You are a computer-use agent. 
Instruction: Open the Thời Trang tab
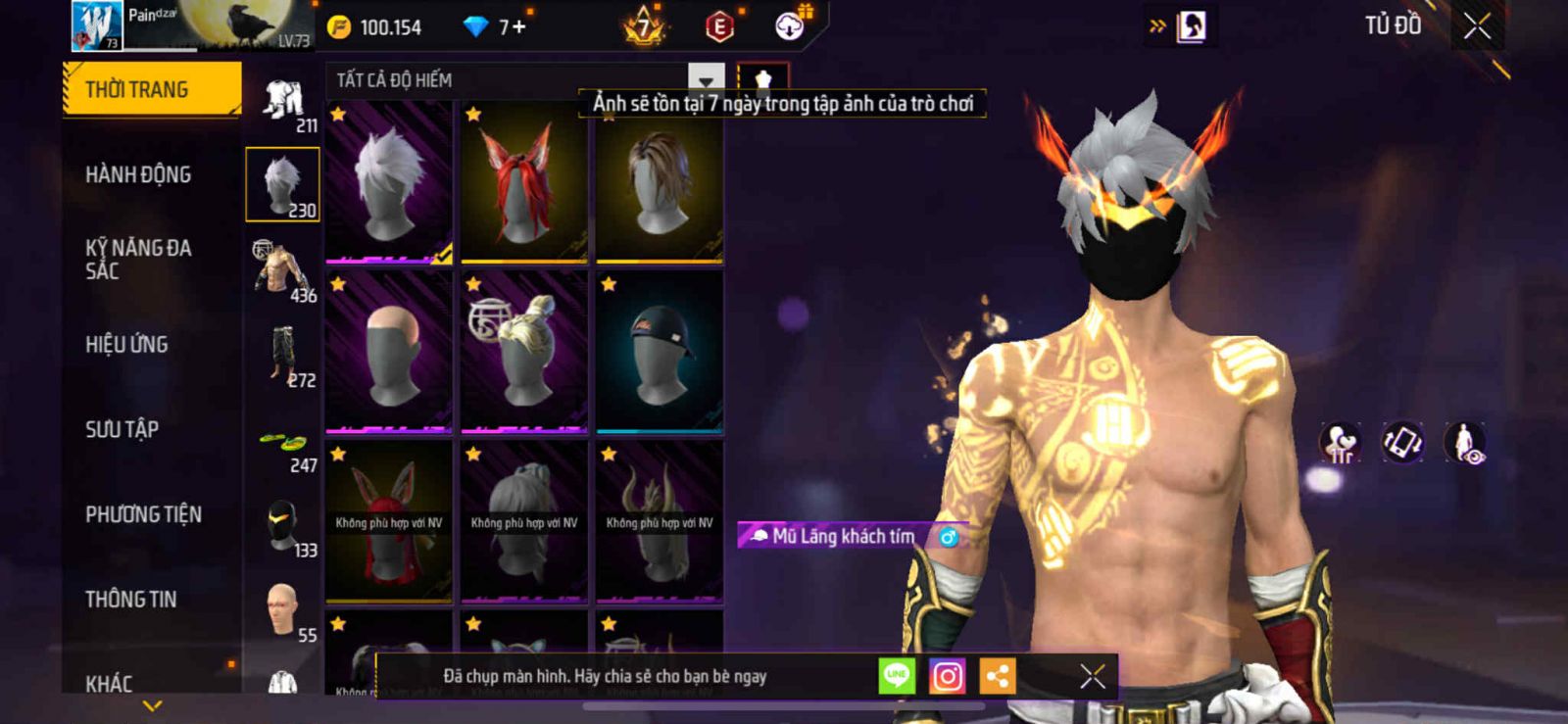click(151, 90)
